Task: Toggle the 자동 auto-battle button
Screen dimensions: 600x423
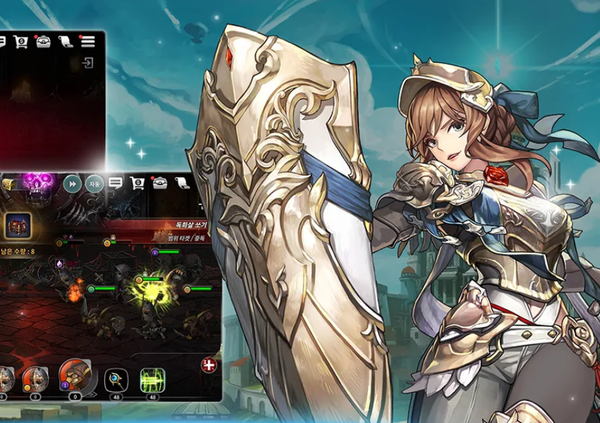Action: tap(93, 183)
